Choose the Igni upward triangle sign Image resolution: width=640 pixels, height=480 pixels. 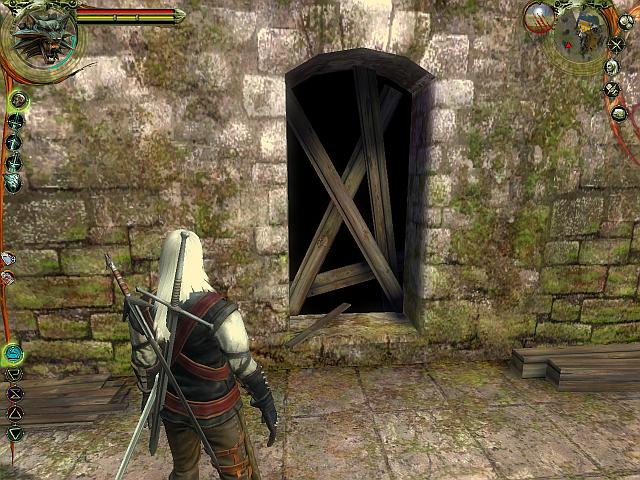coord(15,413)
